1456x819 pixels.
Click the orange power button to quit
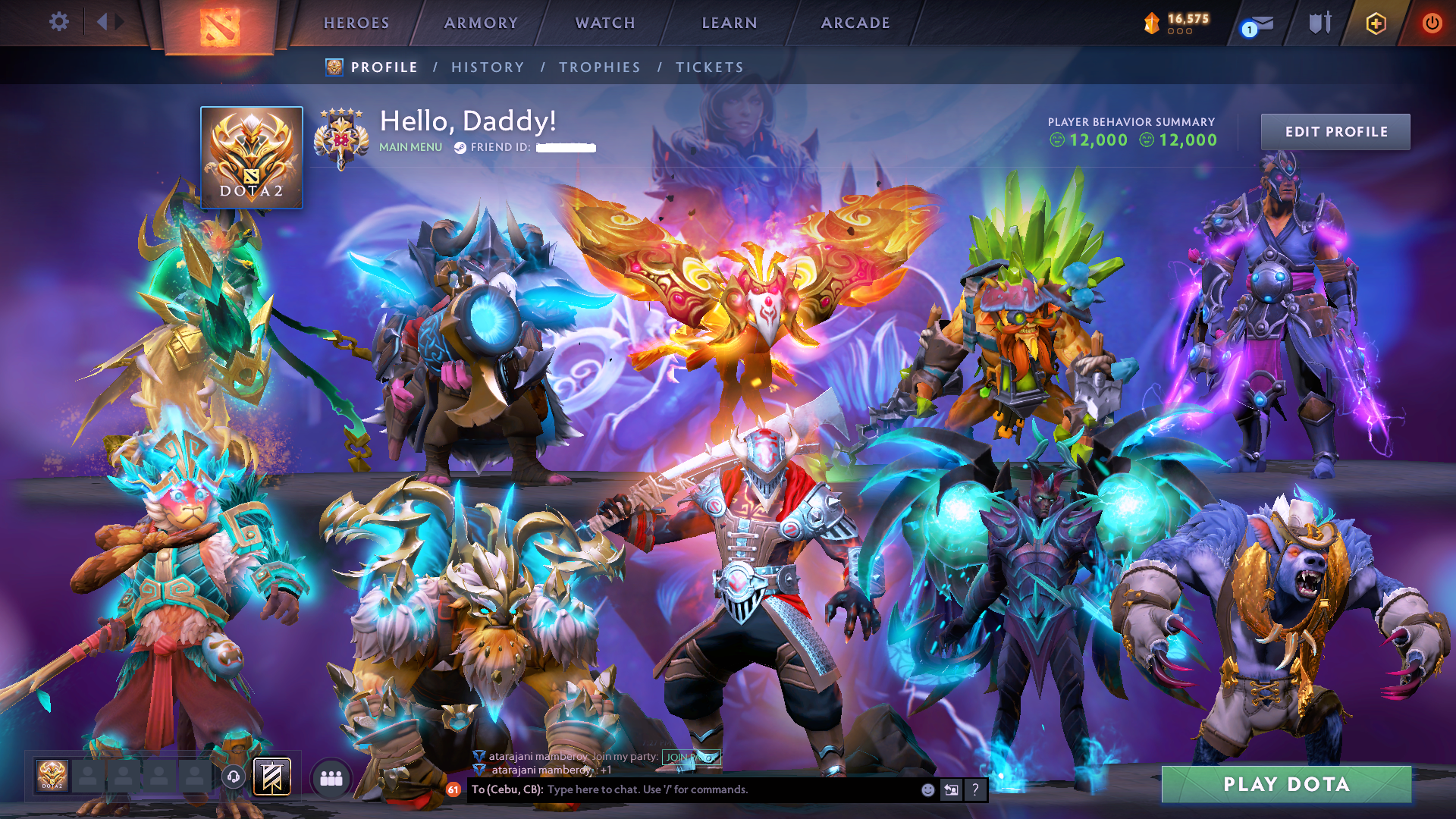(1432, 23)
